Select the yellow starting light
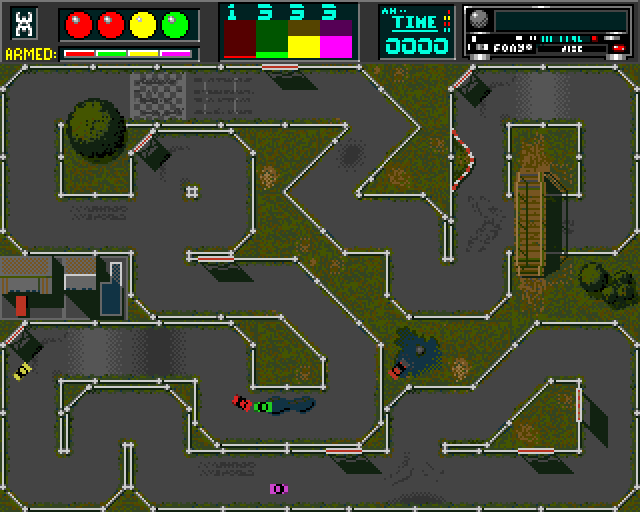 tap(143, 22)
